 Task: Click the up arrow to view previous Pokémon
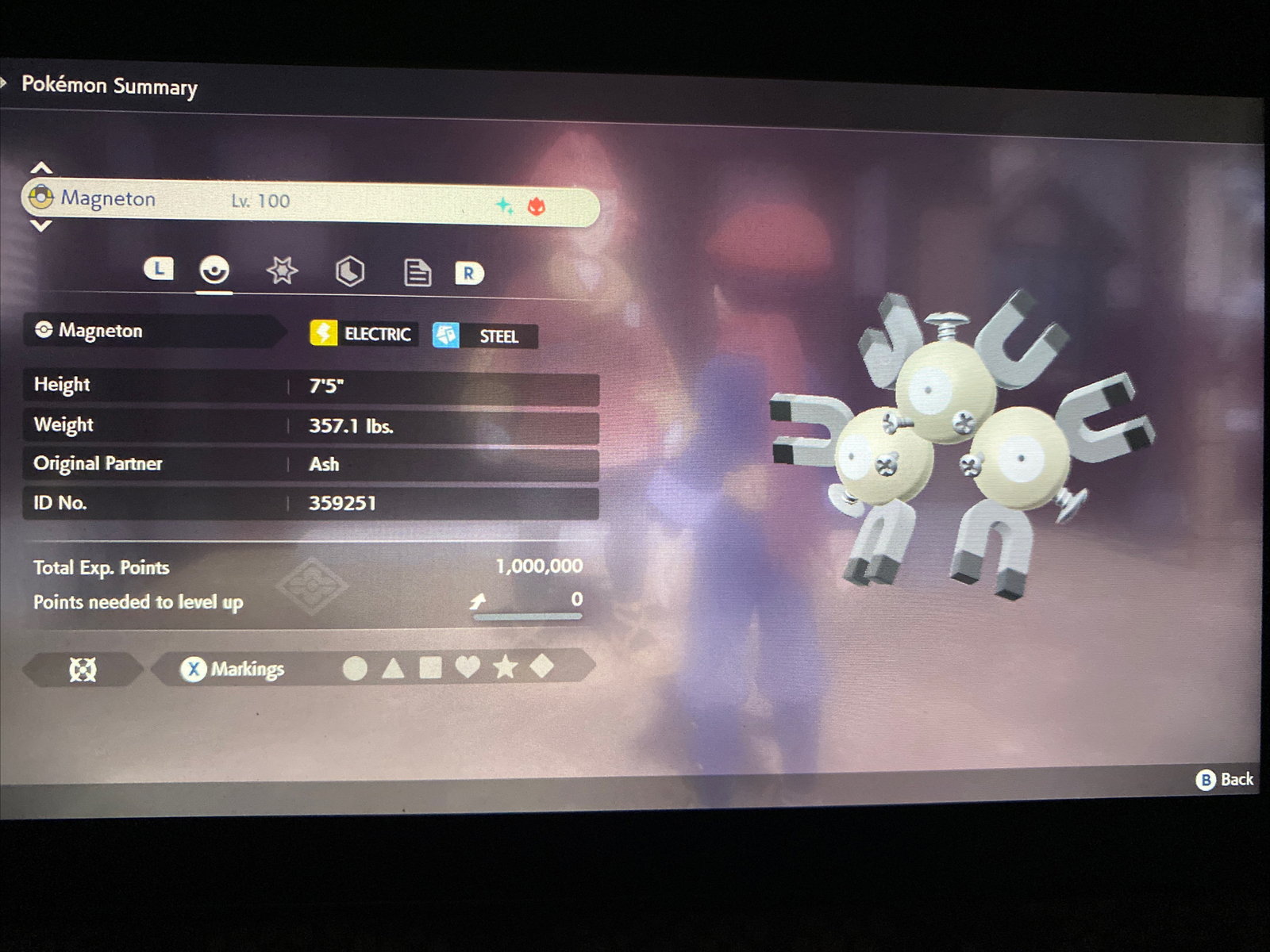[40, 167]
